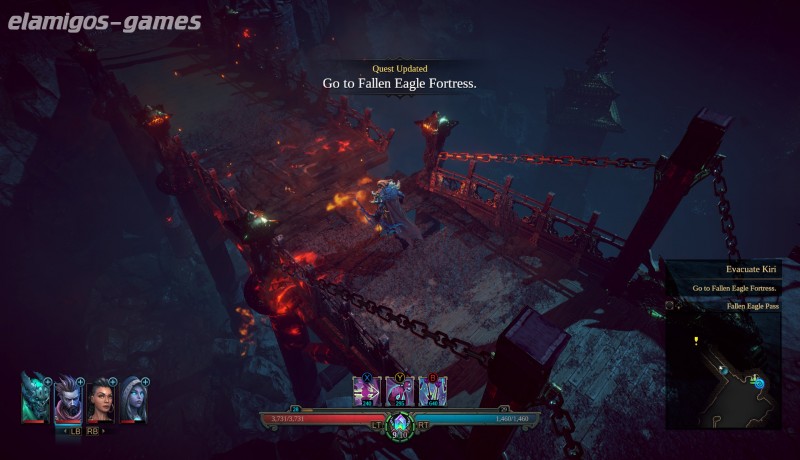This screenshot has height=460, width=800.
Task: Select the green horned demon party portrait
Action: tap(35, 399)
